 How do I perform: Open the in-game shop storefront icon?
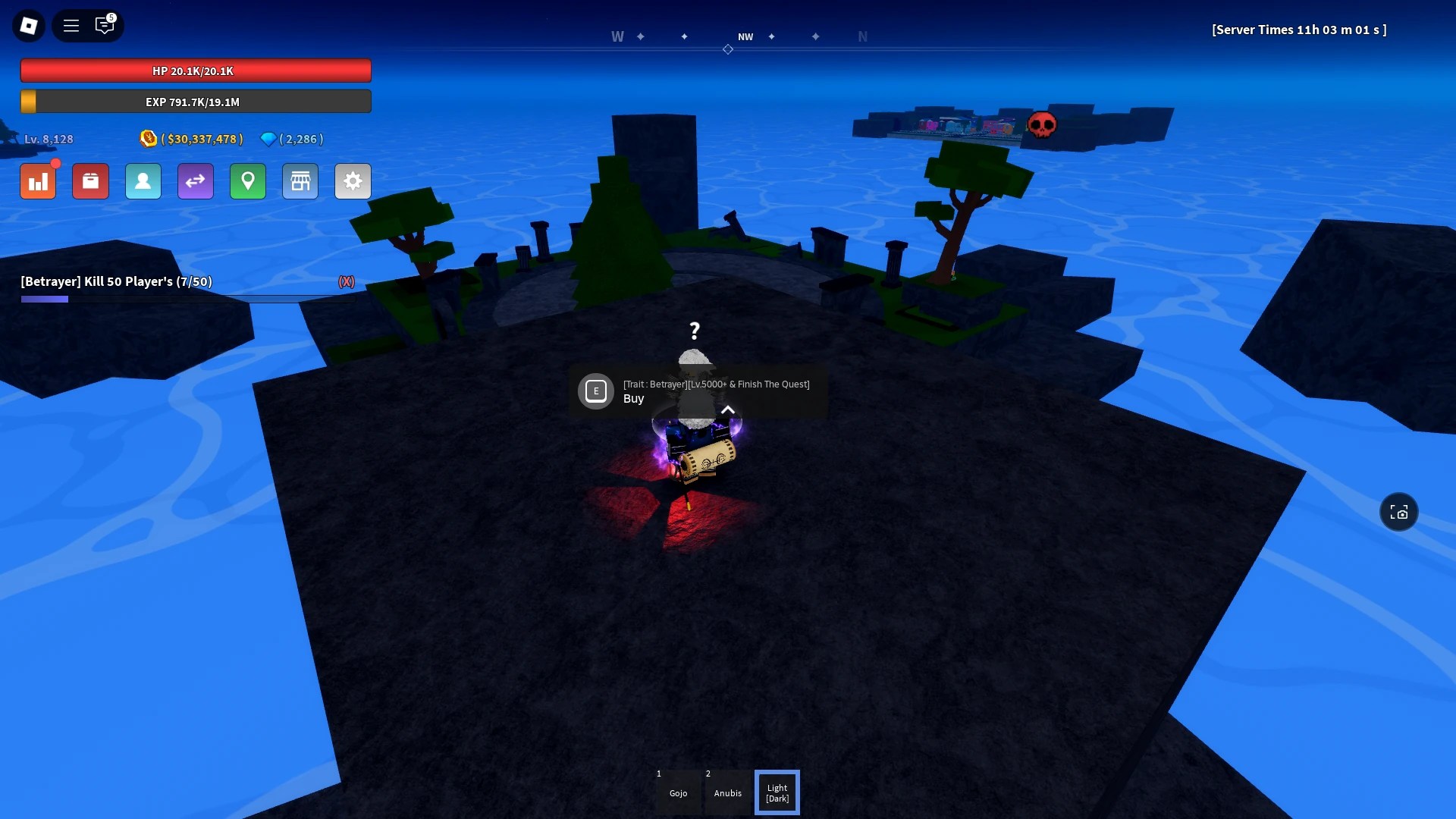point(300,181)
